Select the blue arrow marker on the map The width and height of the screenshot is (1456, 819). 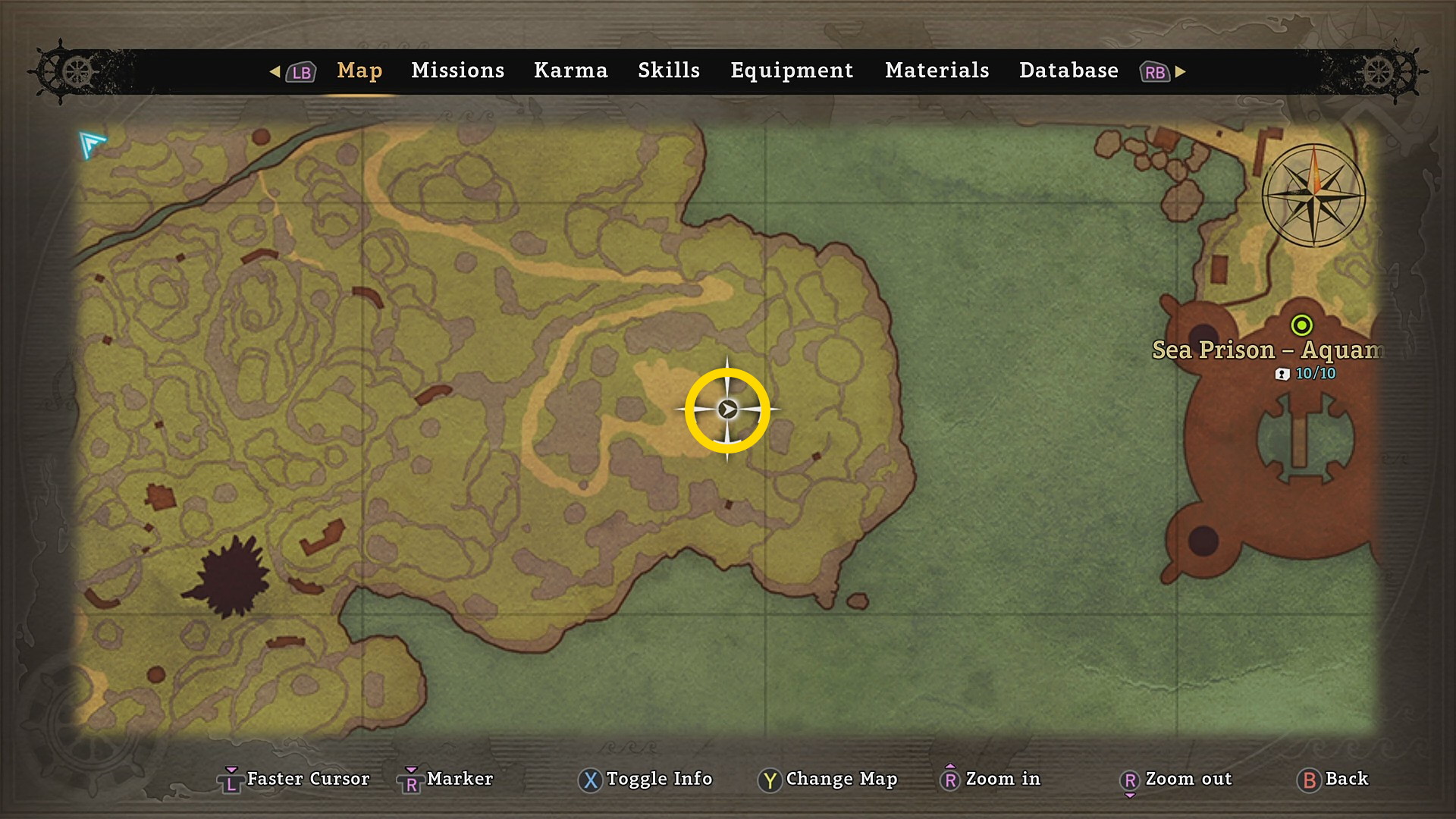[x=91, y=143]
